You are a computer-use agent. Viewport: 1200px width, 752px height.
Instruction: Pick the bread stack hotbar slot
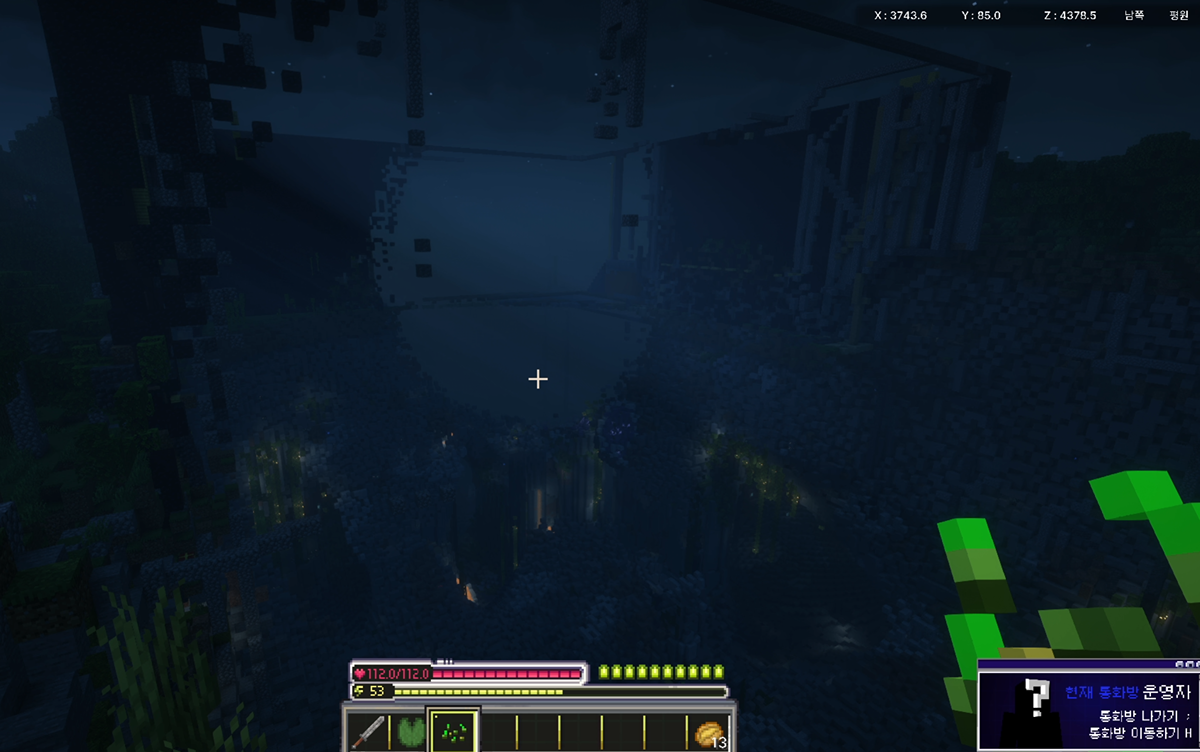[x=709, y=733]
